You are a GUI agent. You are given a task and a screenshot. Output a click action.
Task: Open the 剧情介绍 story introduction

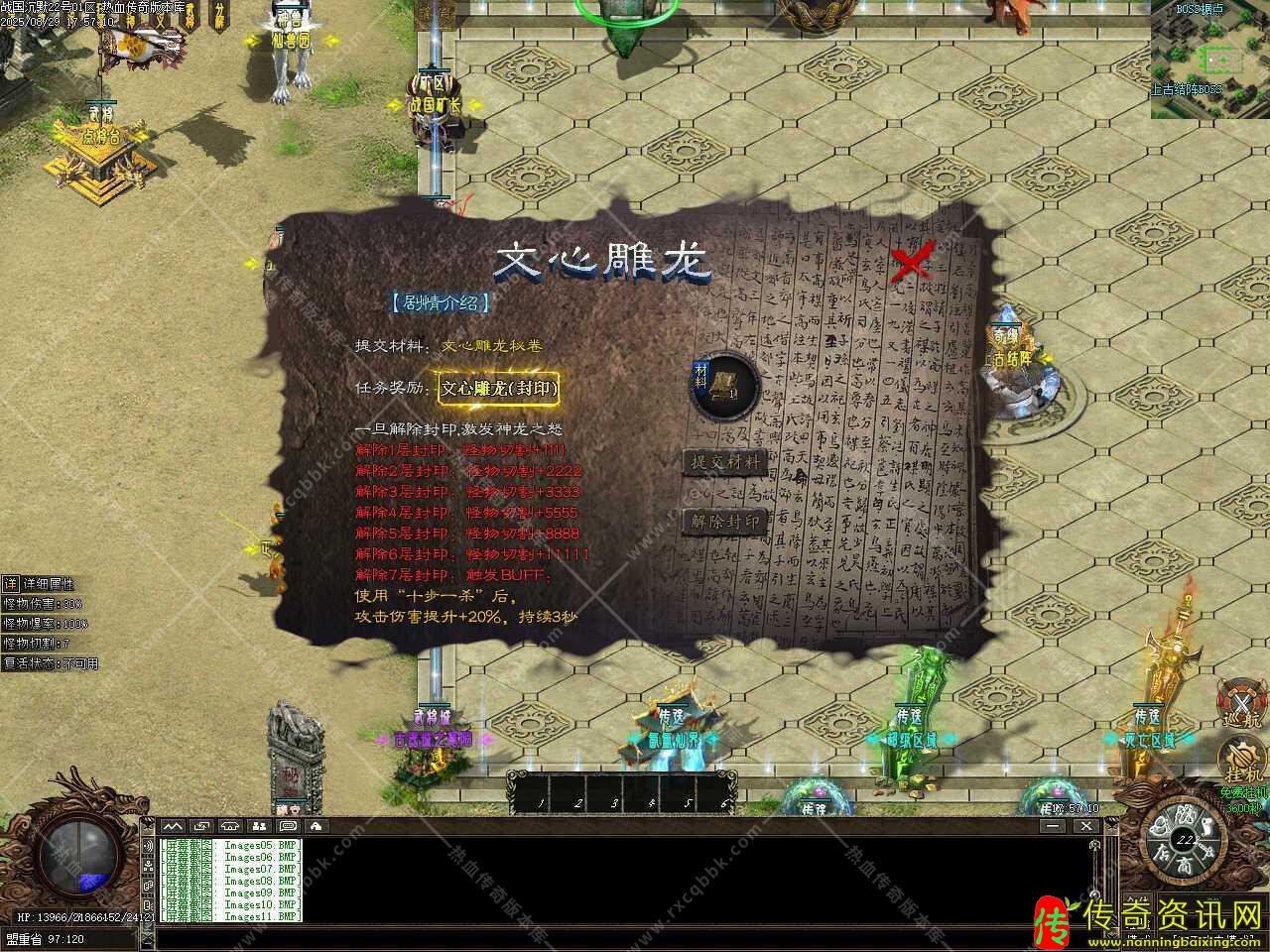pyautogui.click(x=440, y=303)
